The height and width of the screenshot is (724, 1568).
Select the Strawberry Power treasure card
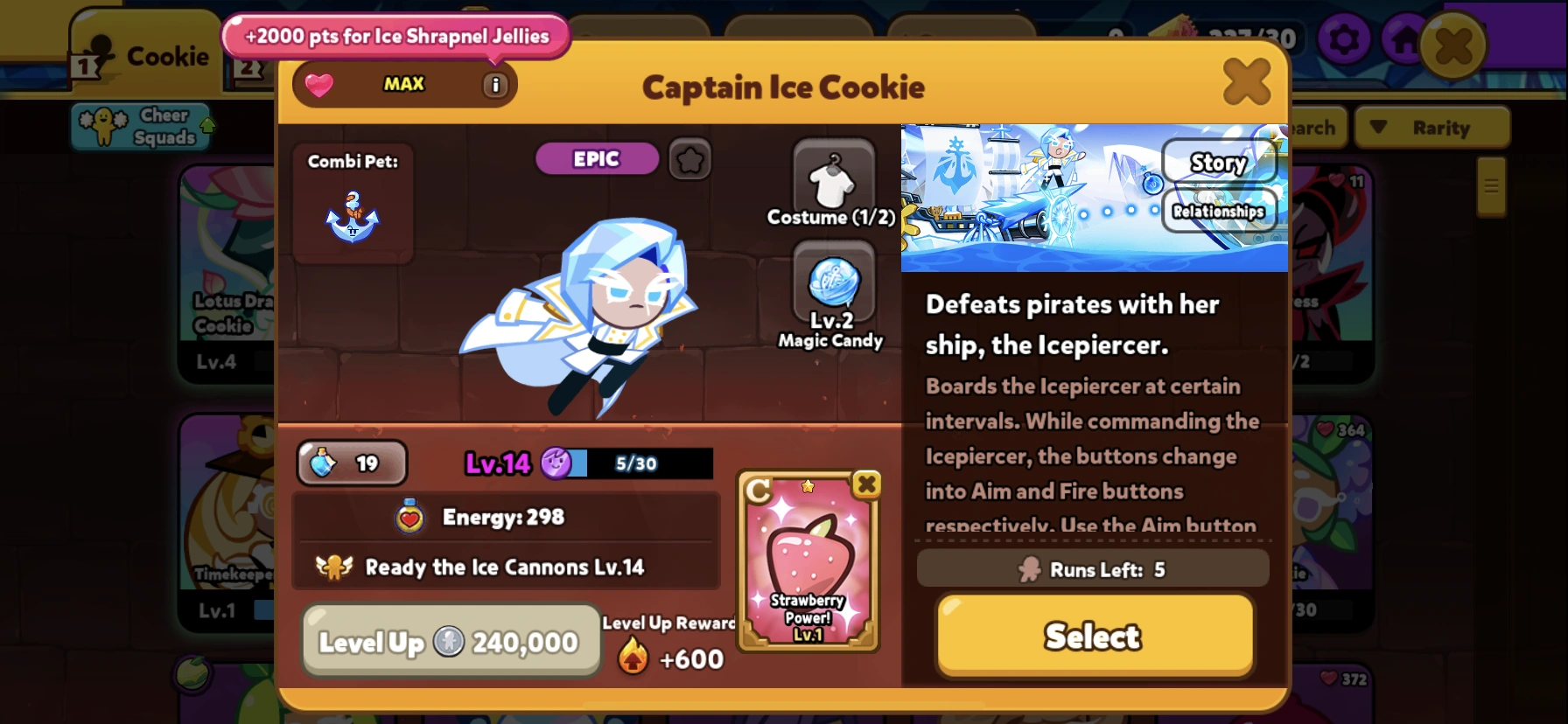click(x=805, y=568)
